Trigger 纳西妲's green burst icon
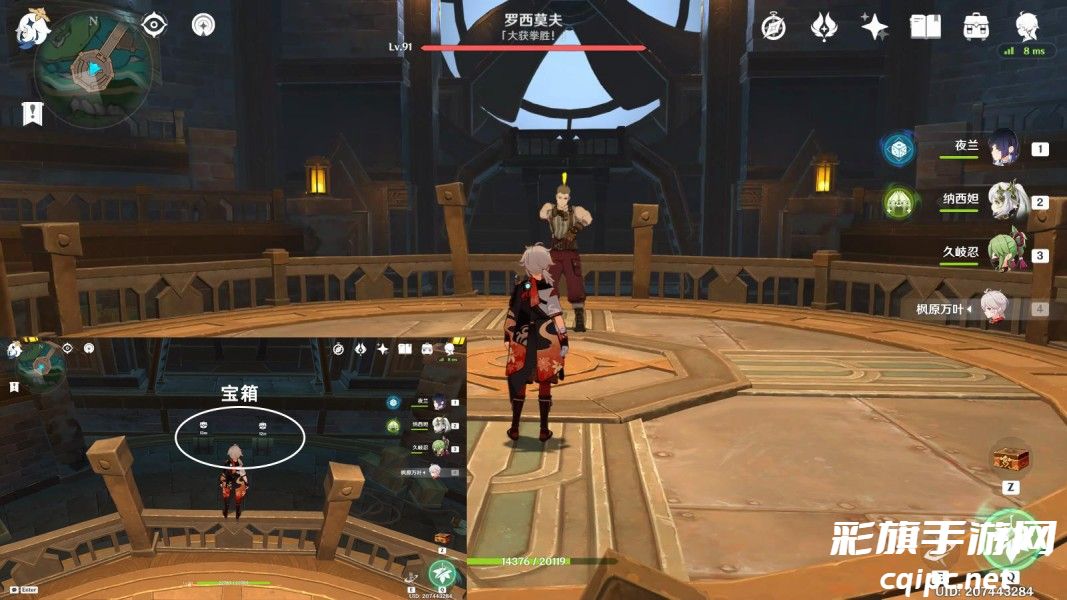 coord(899,203)
